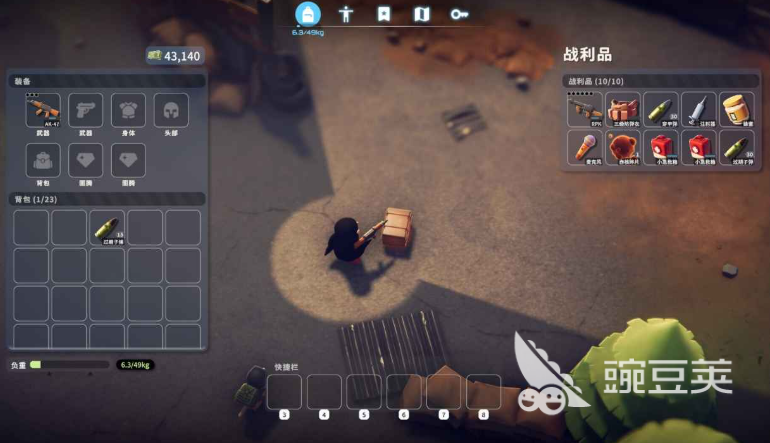770x443 pixels.
Task: Click the backpack equipment slot
Action: [x=43, y=160]
